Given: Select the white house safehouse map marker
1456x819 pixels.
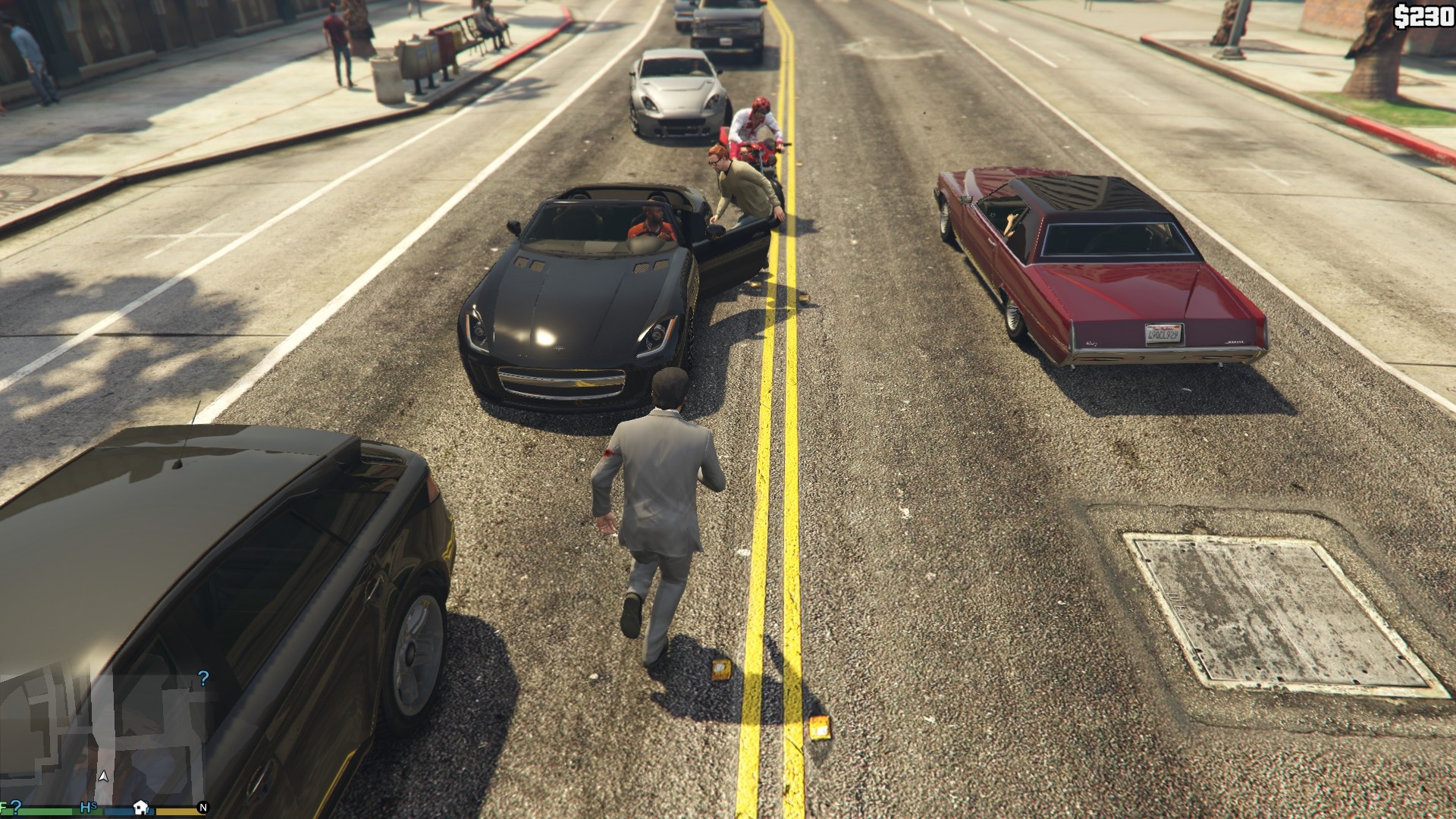Looking at the screenshot, I should (140, 807).
